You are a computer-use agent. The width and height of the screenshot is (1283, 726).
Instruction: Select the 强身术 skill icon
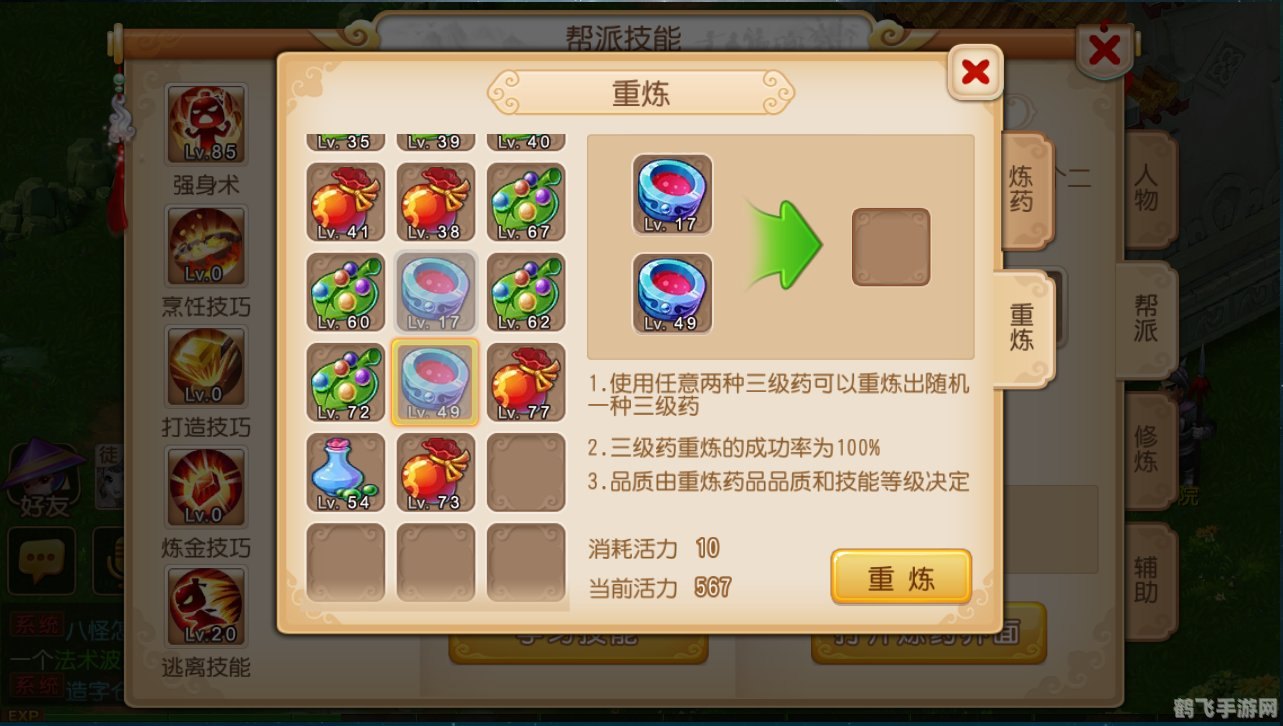pos(205,124)
